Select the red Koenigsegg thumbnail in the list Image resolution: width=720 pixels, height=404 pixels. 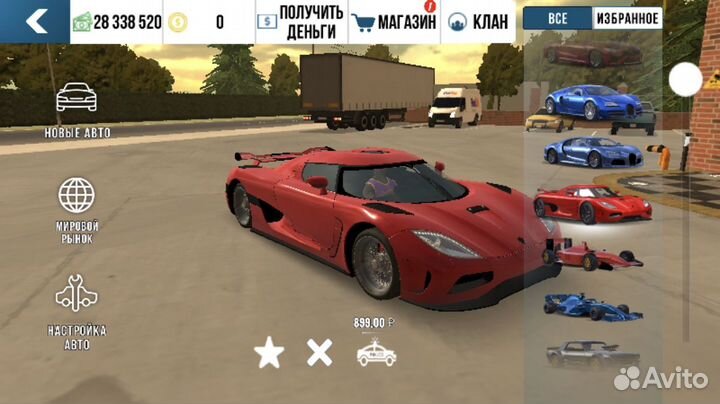[592, 203]
